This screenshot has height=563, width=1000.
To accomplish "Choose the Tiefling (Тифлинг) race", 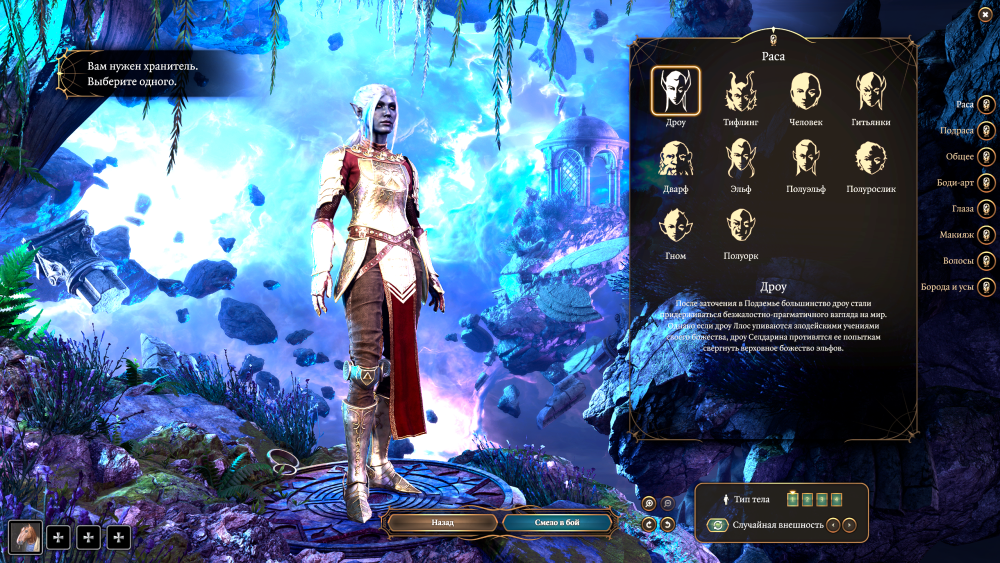I will [x=740, y=92].
